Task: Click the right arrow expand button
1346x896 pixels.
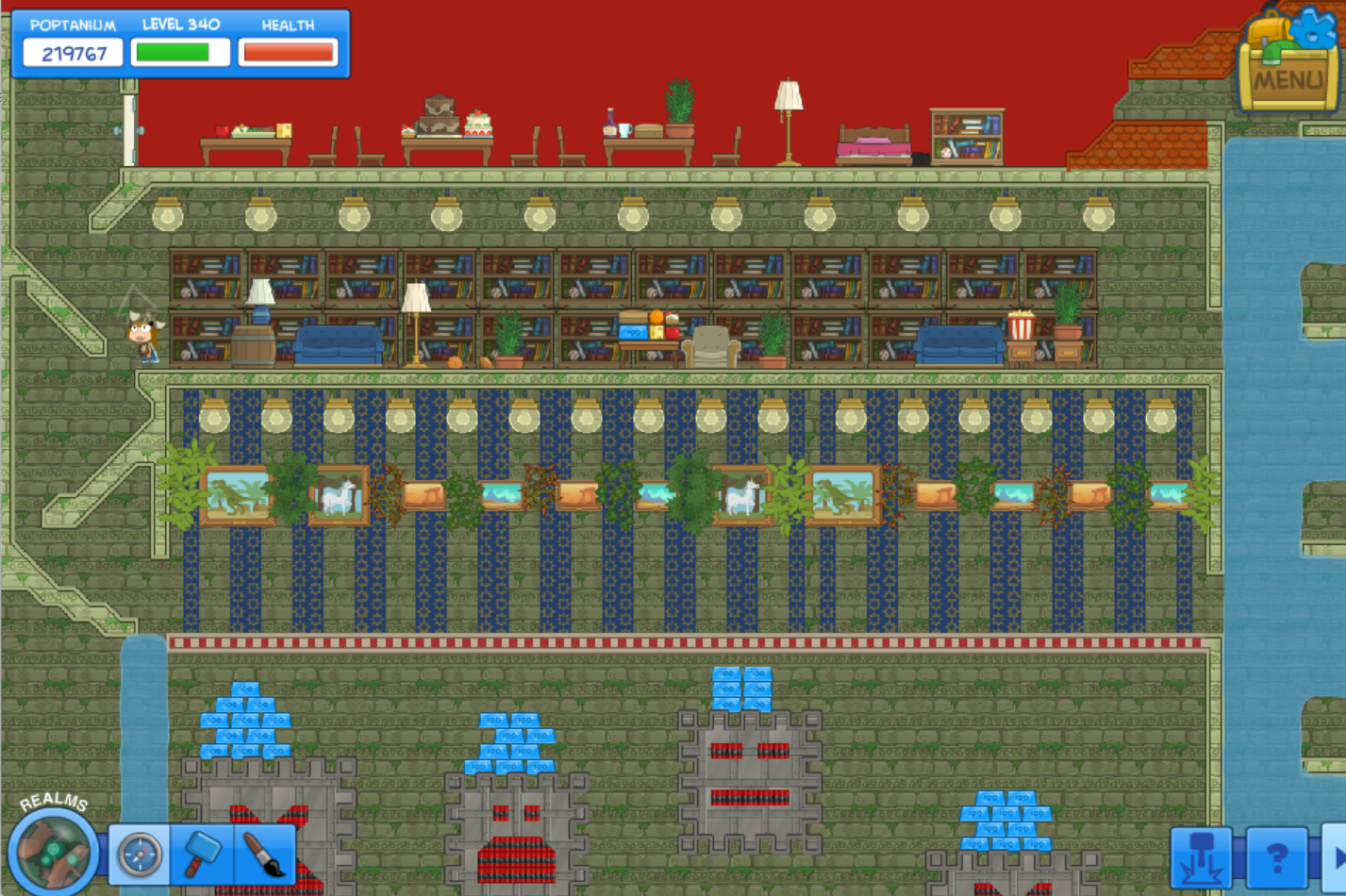Action: point(1337,857)
